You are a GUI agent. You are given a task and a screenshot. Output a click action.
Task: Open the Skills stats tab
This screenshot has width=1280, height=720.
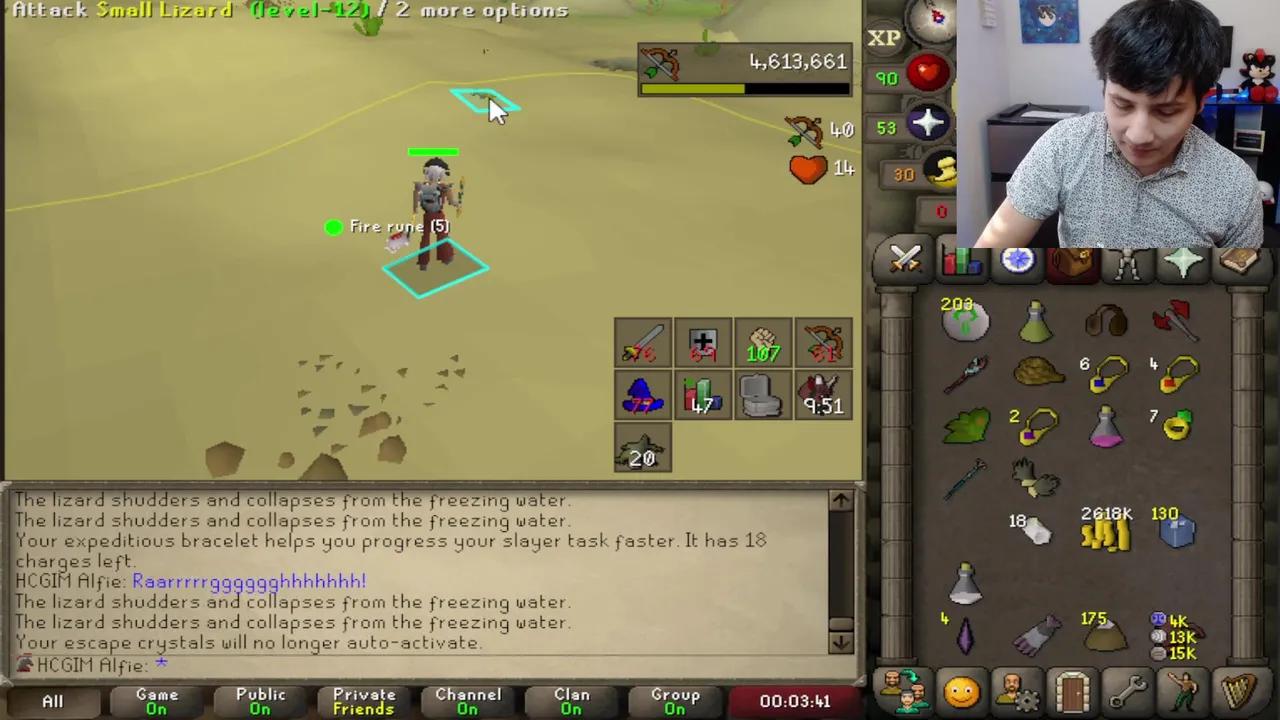point(961,261)
